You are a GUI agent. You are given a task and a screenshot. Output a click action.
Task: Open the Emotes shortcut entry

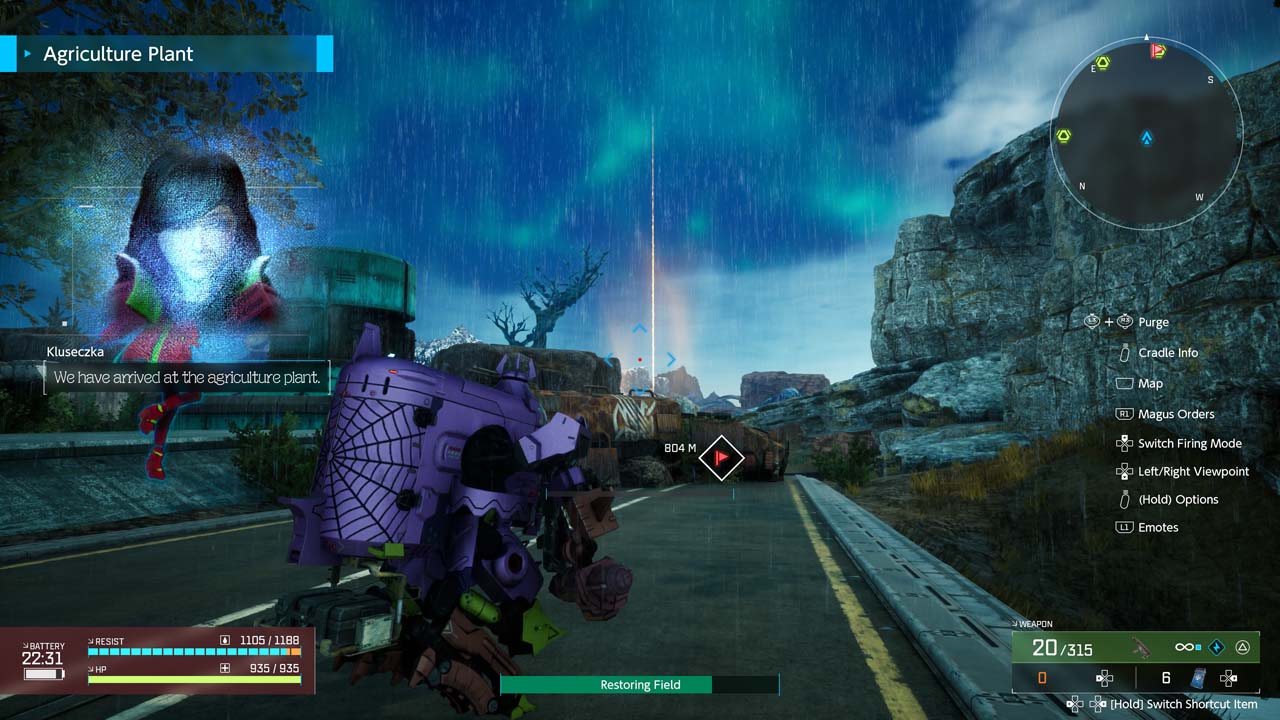pyautogui.click(x=1158, y=527)
